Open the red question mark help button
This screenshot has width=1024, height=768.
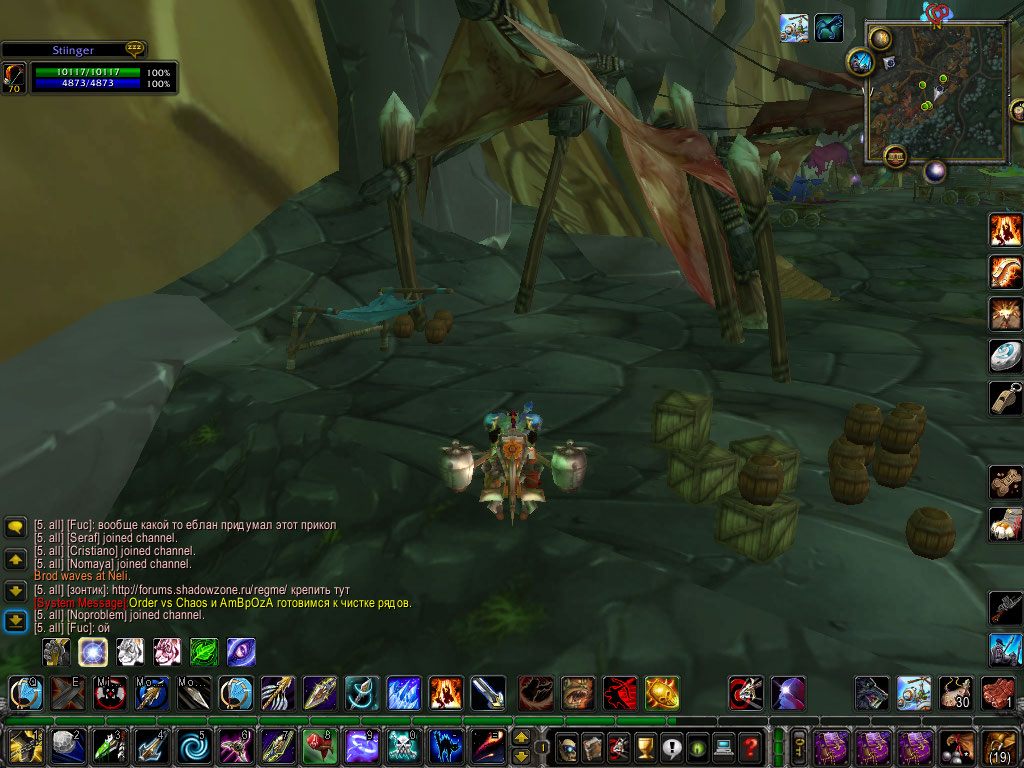tap(750, 746)
